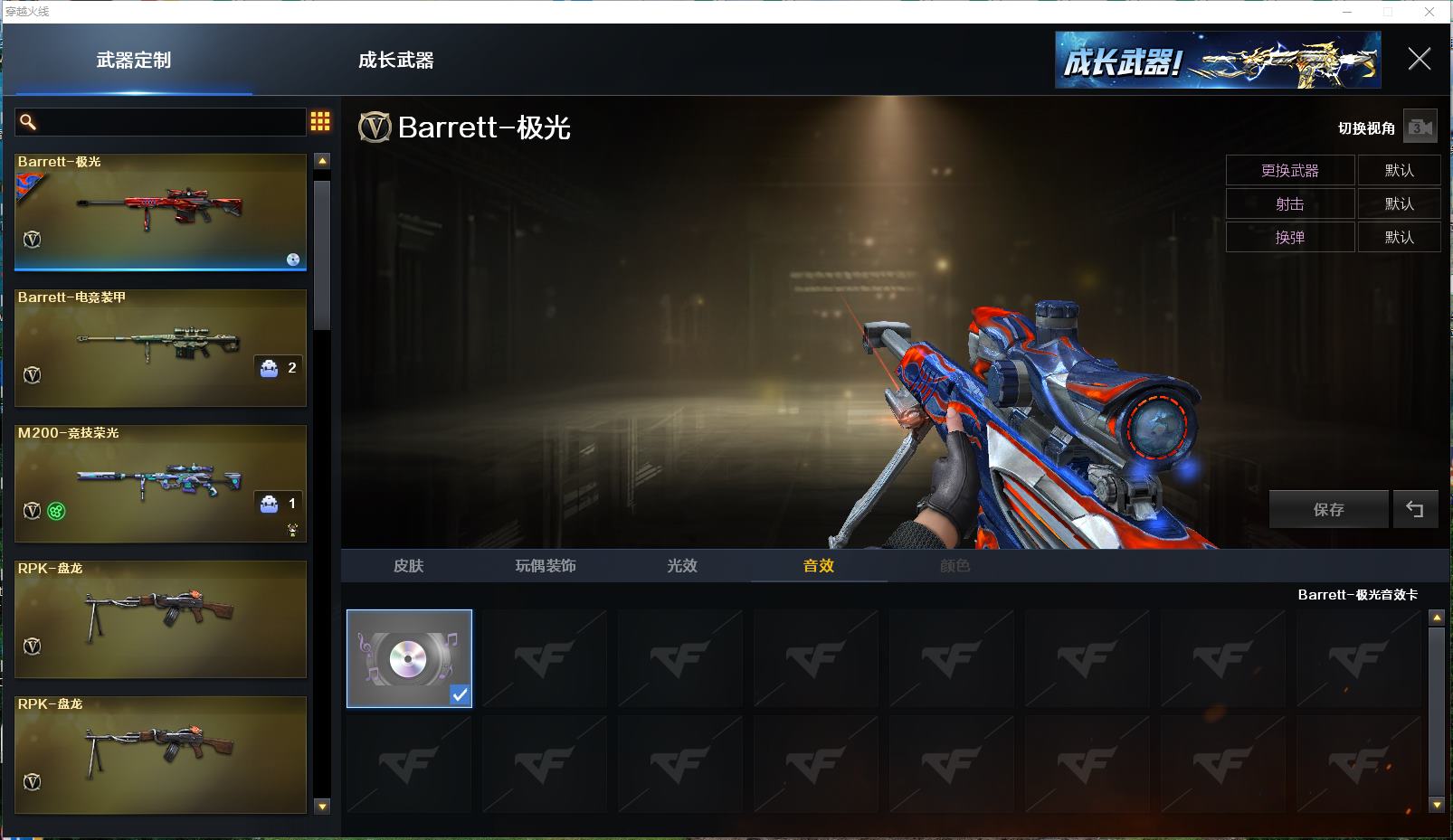The width and height of the screenshot is (1453, 840).
Task: Open the 皮肤 tab
Action: pyautogui.click(x=408, y=566)
